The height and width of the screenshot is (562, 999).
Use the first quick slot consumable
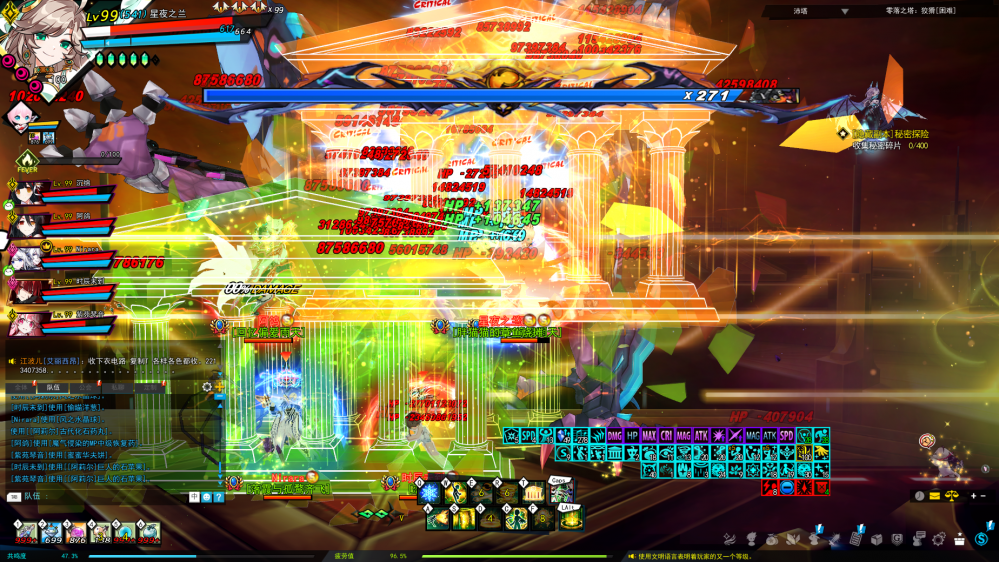[26, 533]
